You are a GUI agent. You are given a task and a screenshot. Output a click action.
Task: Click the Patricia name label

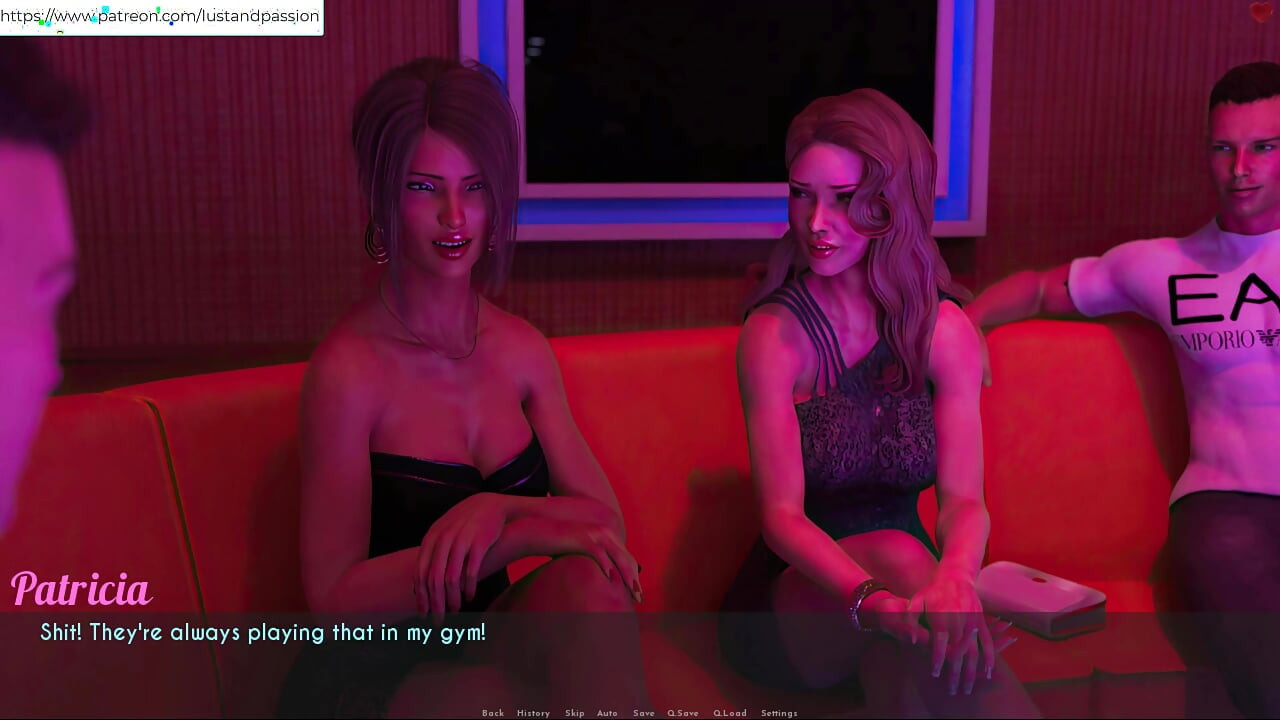tap(82, 590)
